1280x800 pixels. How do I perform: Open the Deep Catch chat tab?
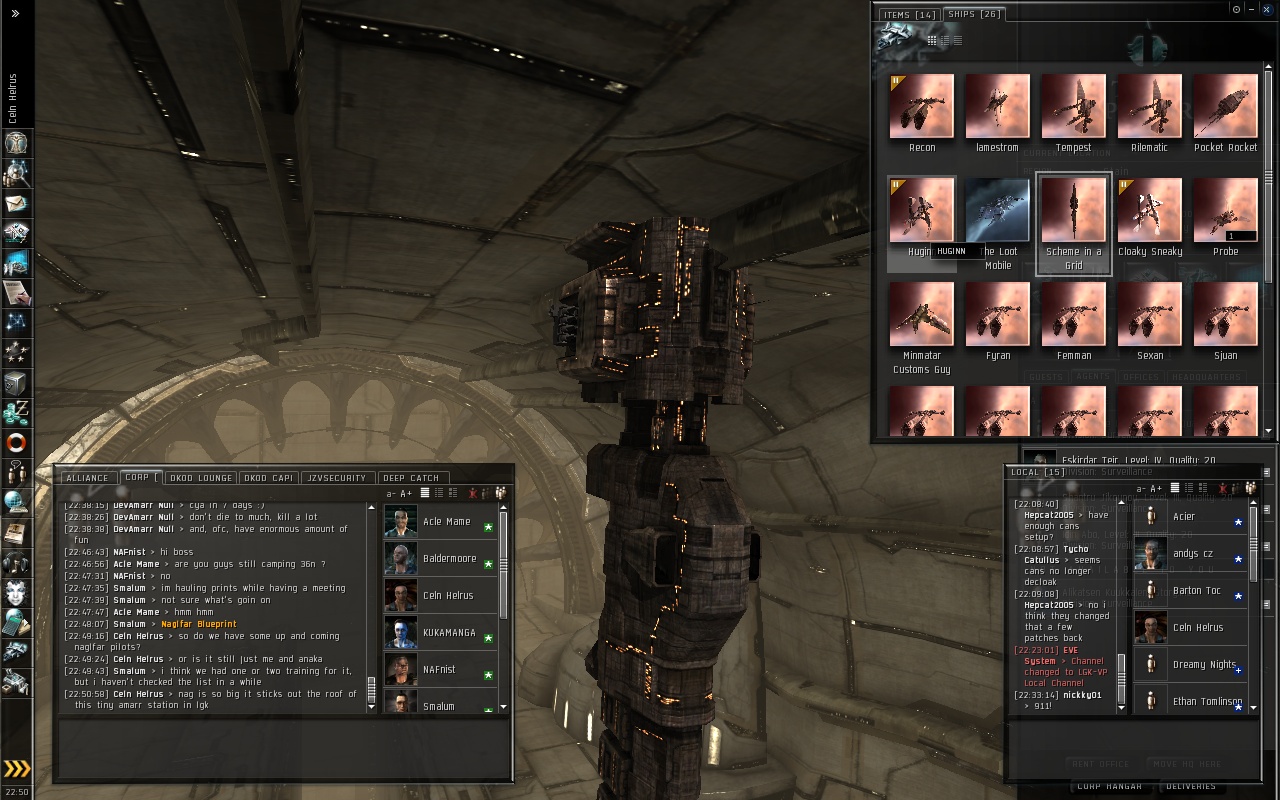(411, 478)
